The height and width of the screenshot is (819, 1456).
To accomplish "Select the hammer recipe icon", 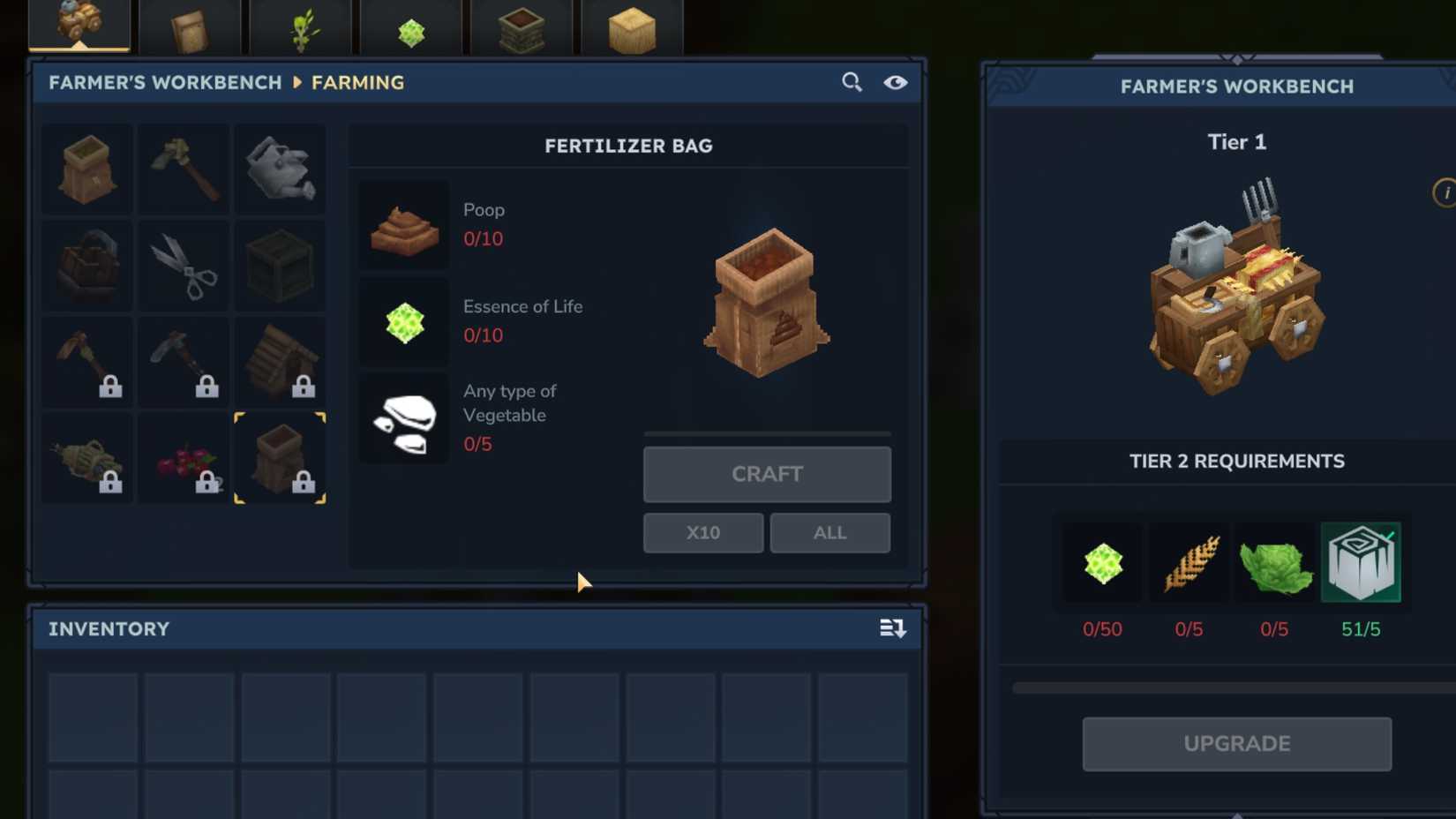I will (183, 168).
